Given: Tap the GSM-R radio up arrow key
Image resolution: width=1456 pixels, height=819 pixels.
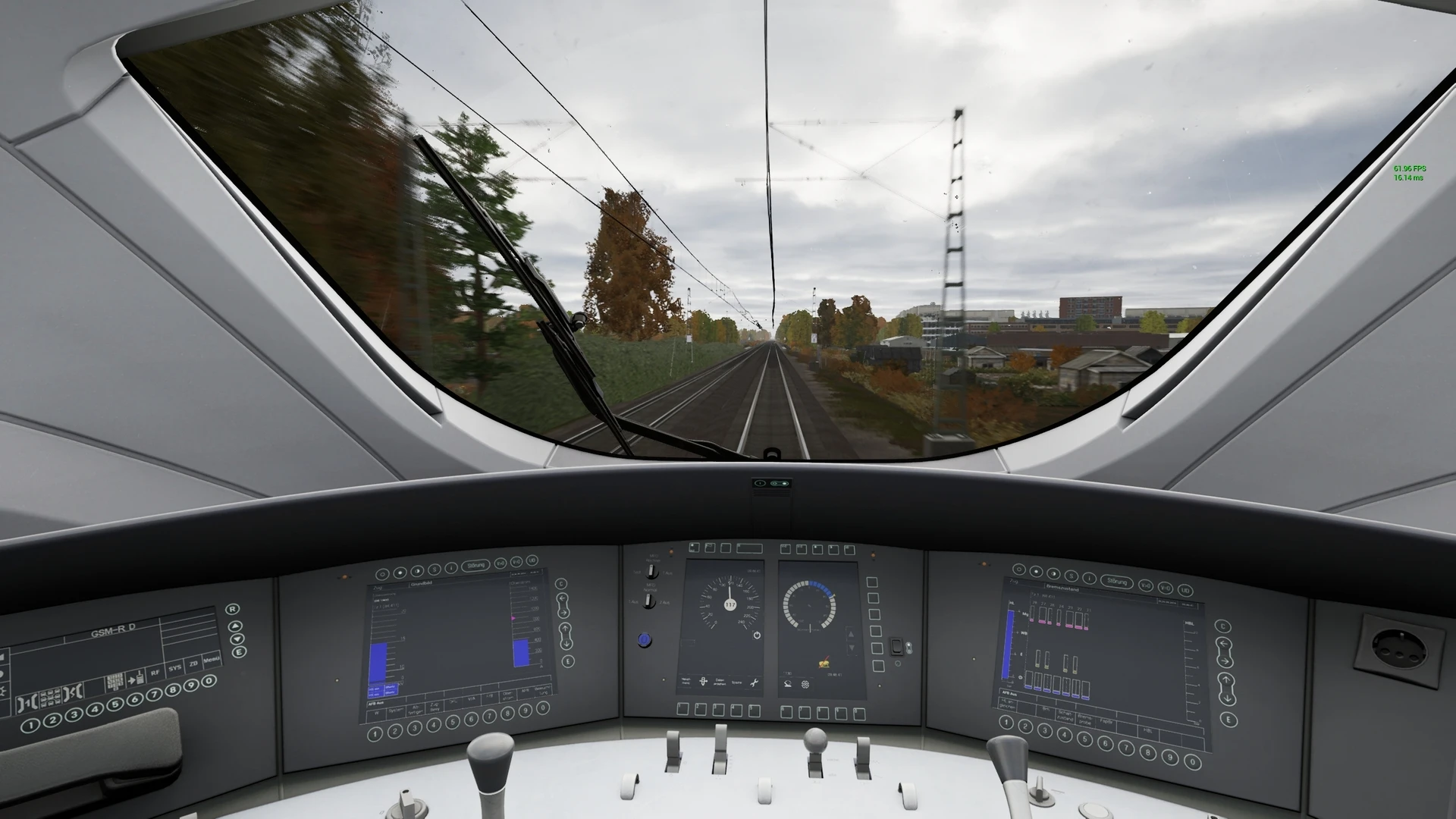Looking at the screenshot, I should [x=237, y=625].
